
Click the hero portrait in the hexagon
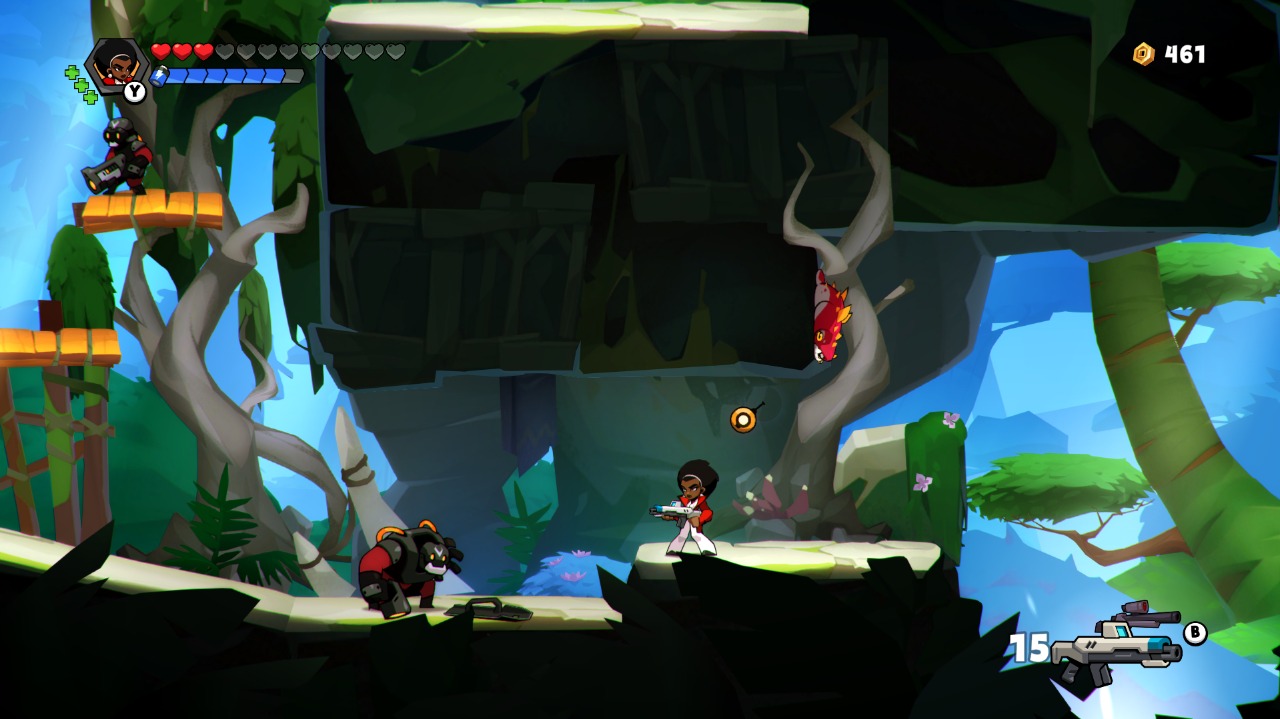click(x=119, y=64)
